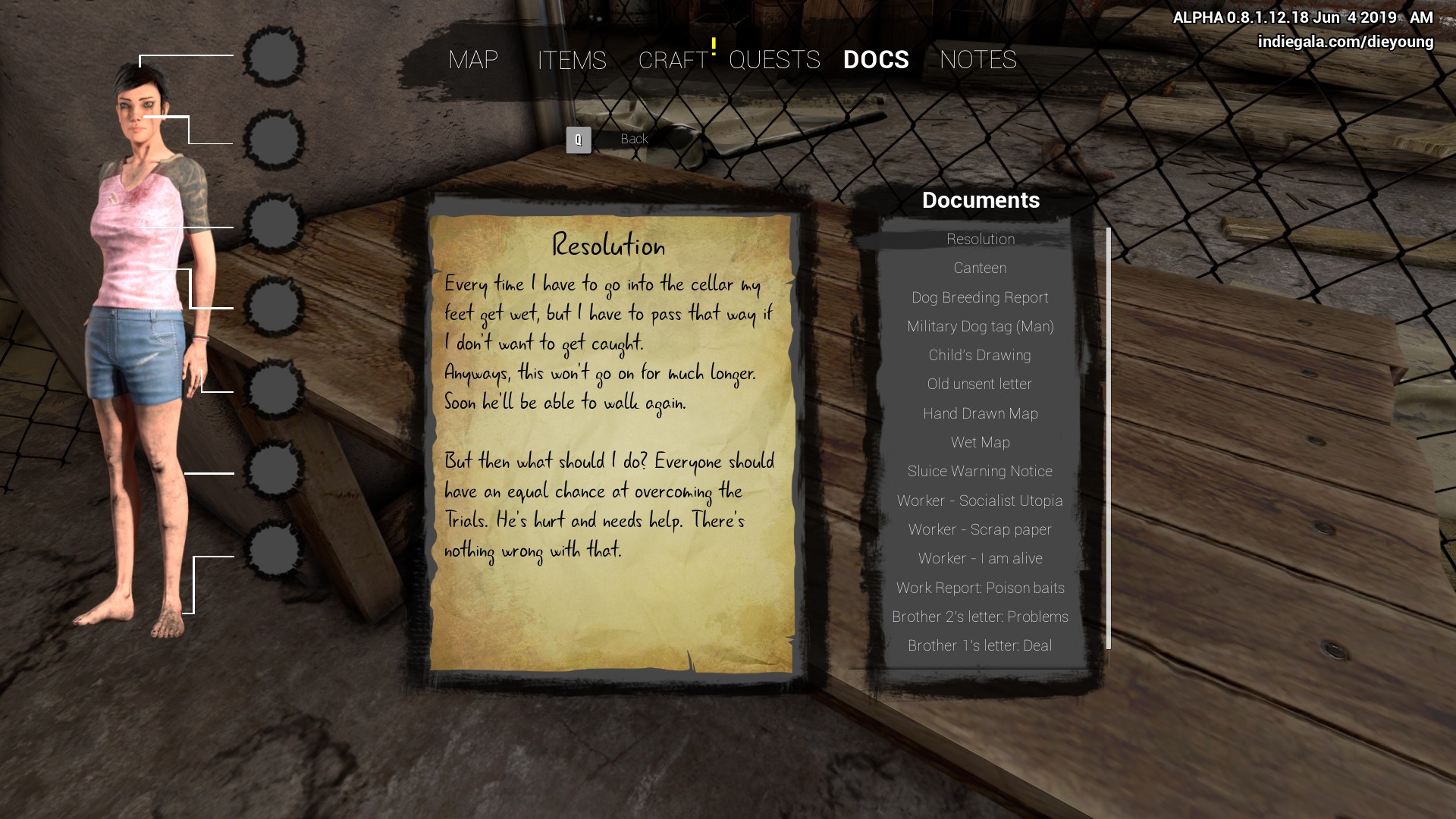The width and height of the screenshot is (1456, 819).
Task: View the Hand Drawn Map document
Action: [980, 413]
